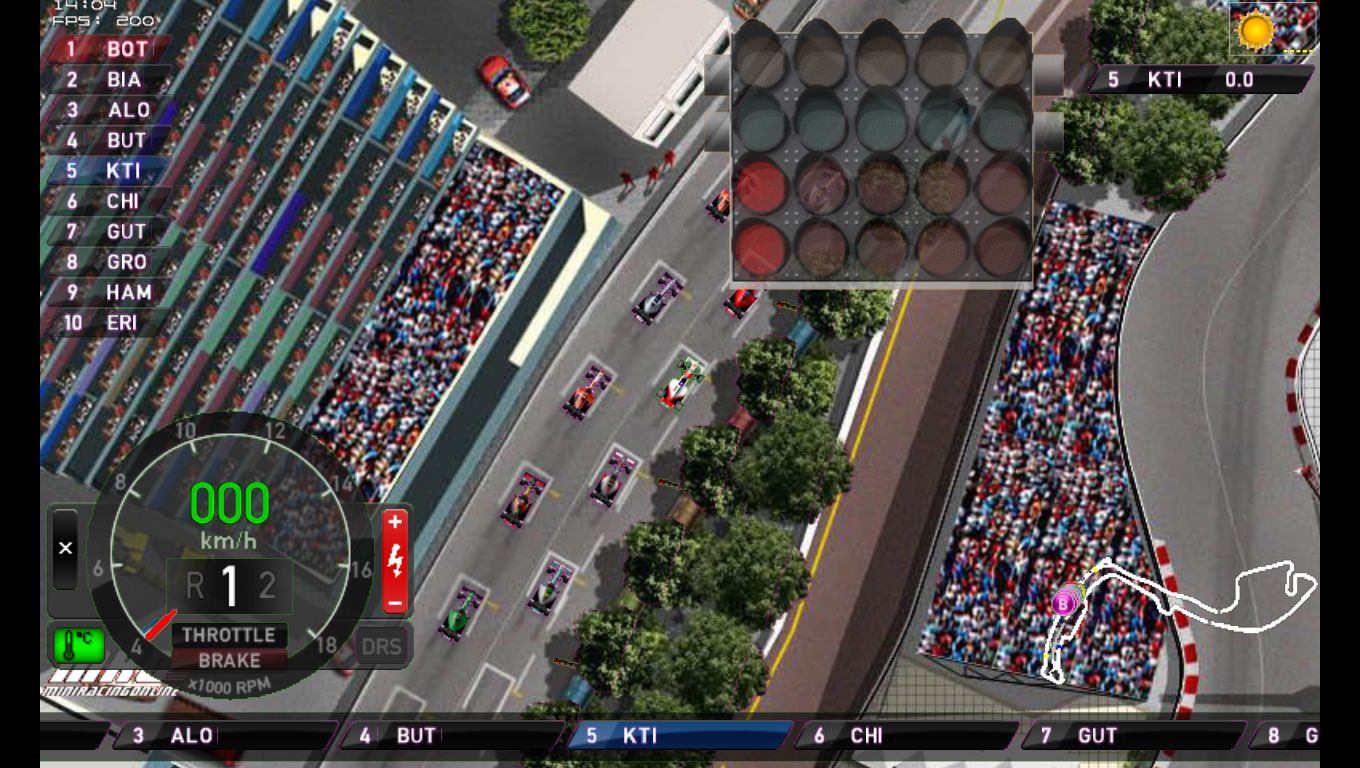
Task: Click the sun weather icon
Action: click(x=1256, y=29)
